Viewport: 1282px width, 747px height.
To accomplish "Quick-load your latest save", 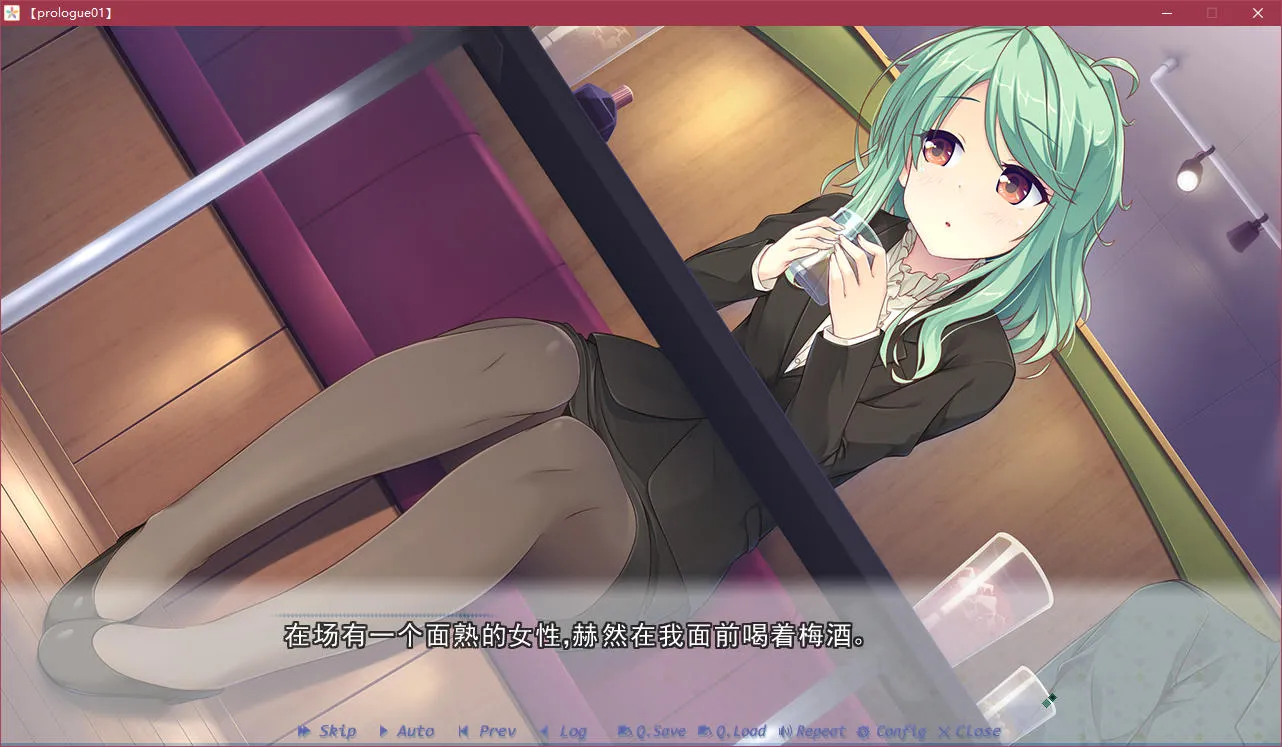I will coord(740,731).
